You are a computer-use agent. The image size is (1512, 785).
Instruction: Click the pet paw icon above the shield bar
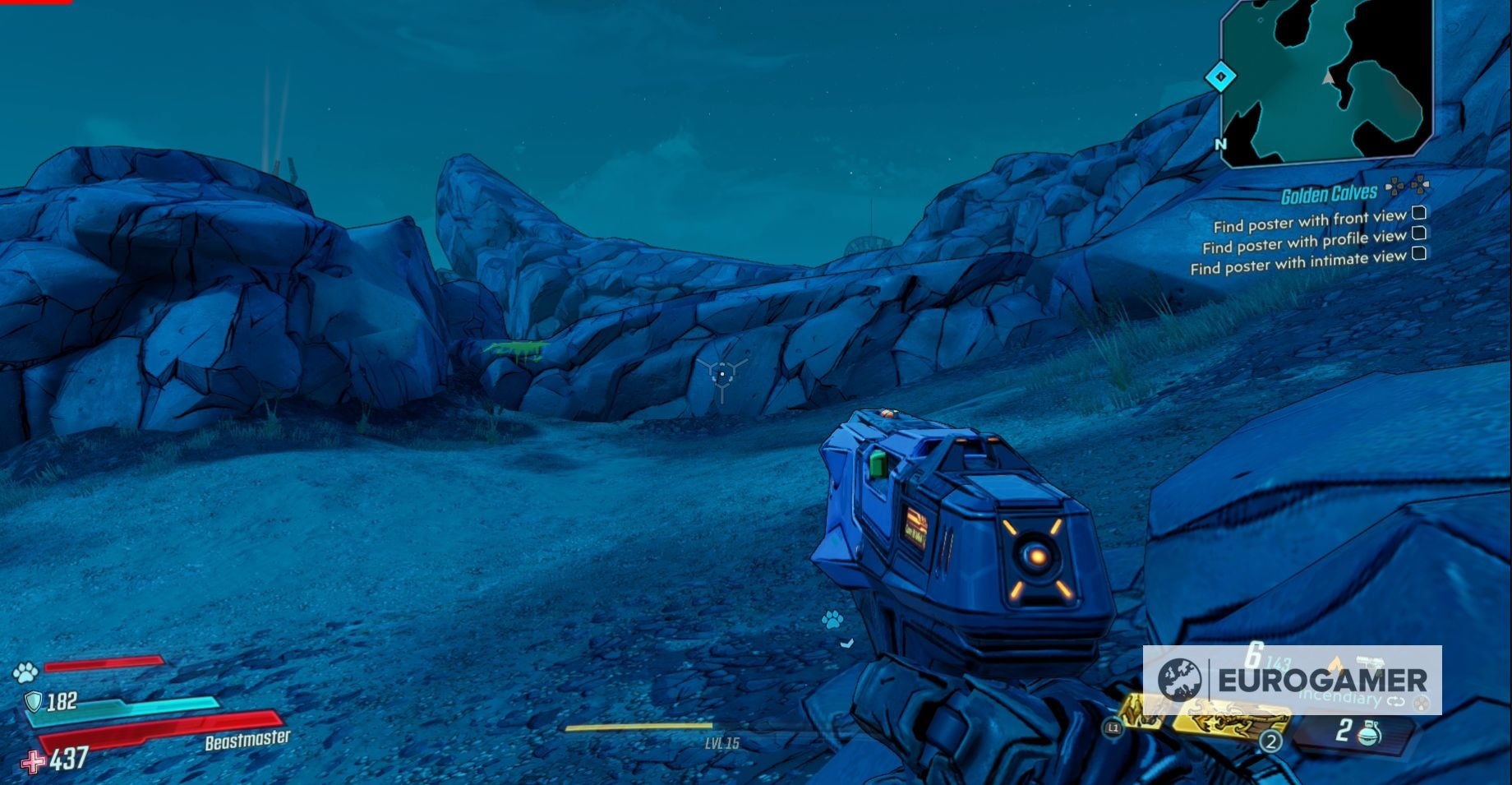coord(25,673)
